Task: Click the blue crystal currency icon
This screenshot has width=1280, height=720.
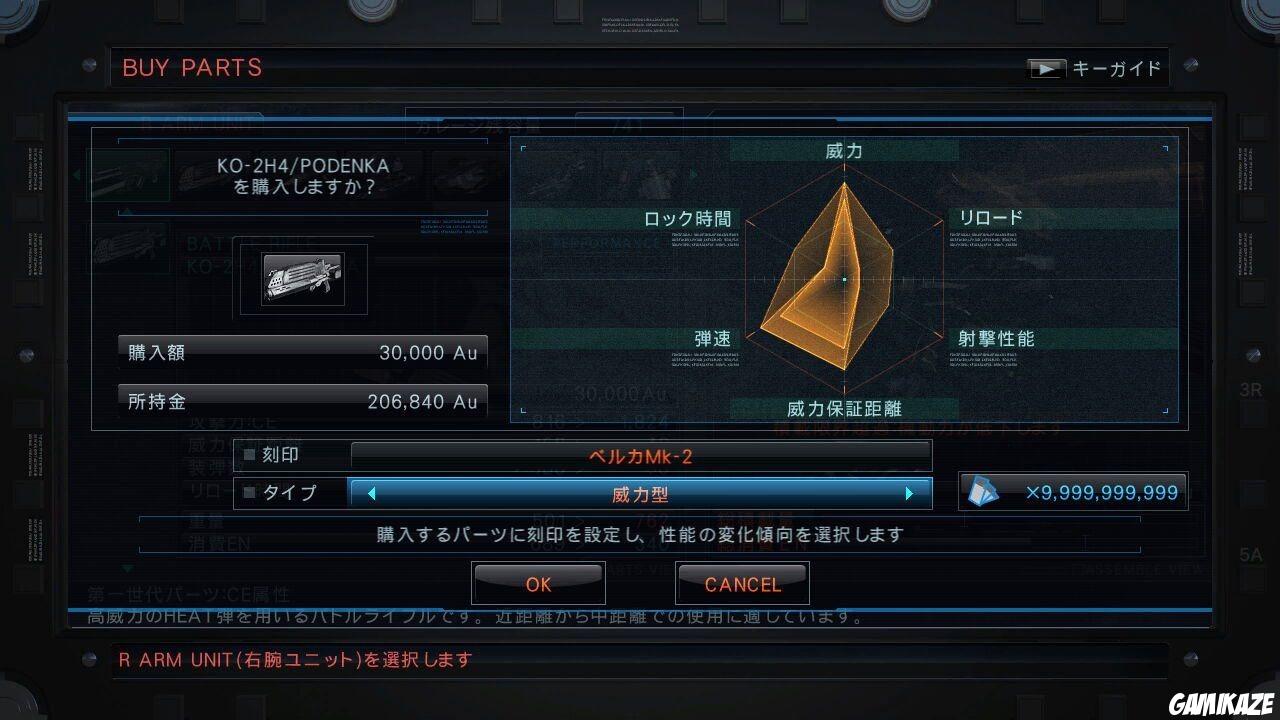Action: pos(984,490)
